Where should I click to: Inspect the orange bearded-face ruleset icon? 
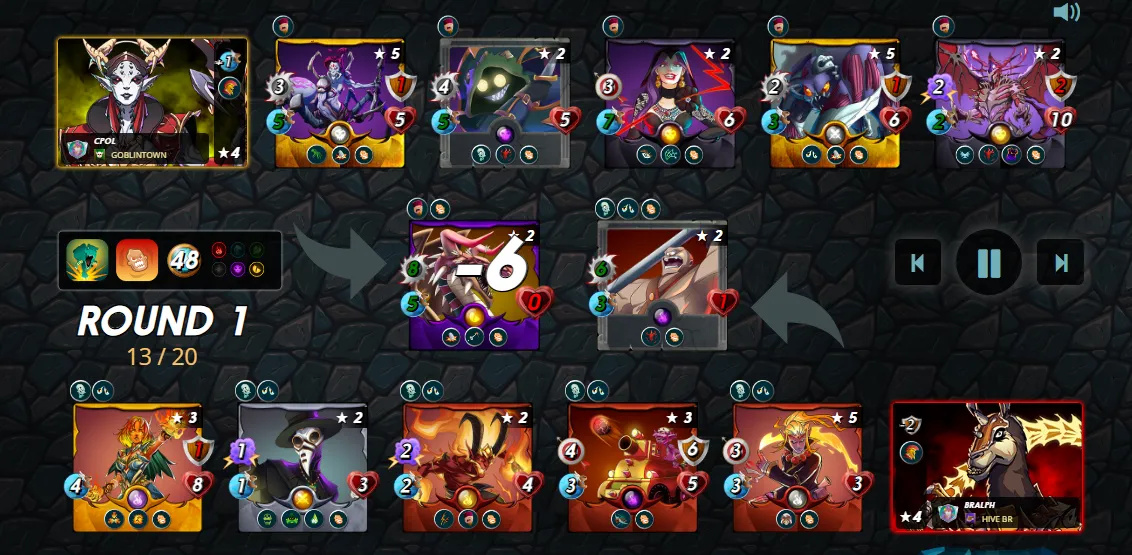coord(136,261)
